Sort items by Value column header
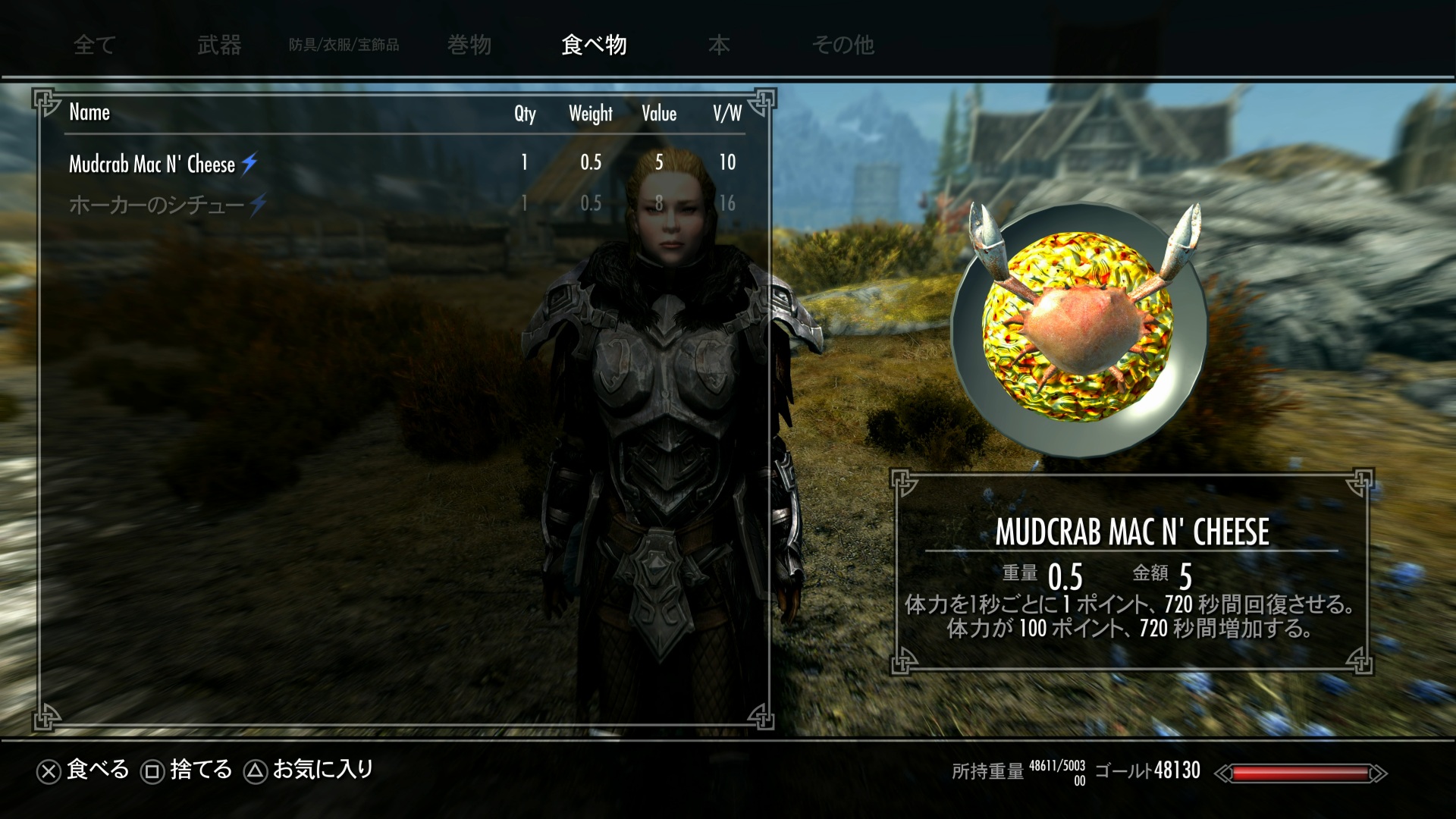This screenshot has width=1456, height=819. (x=659, y=114)
